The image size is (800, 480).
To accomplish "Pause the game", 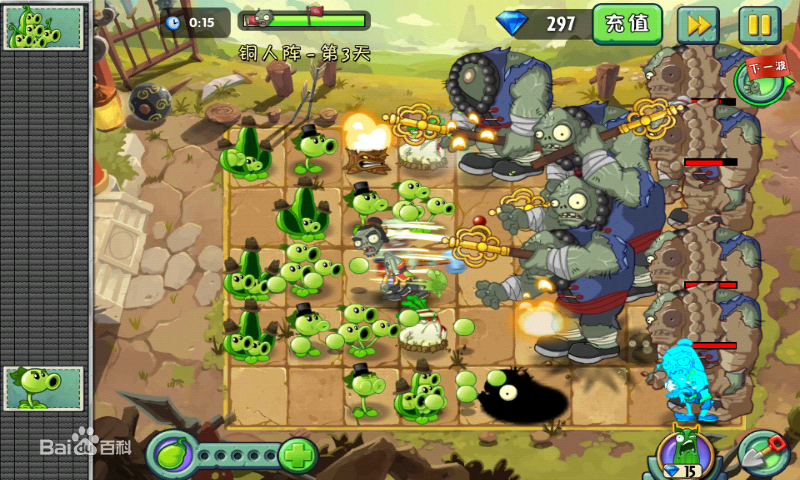I will [x=759, y=24].
